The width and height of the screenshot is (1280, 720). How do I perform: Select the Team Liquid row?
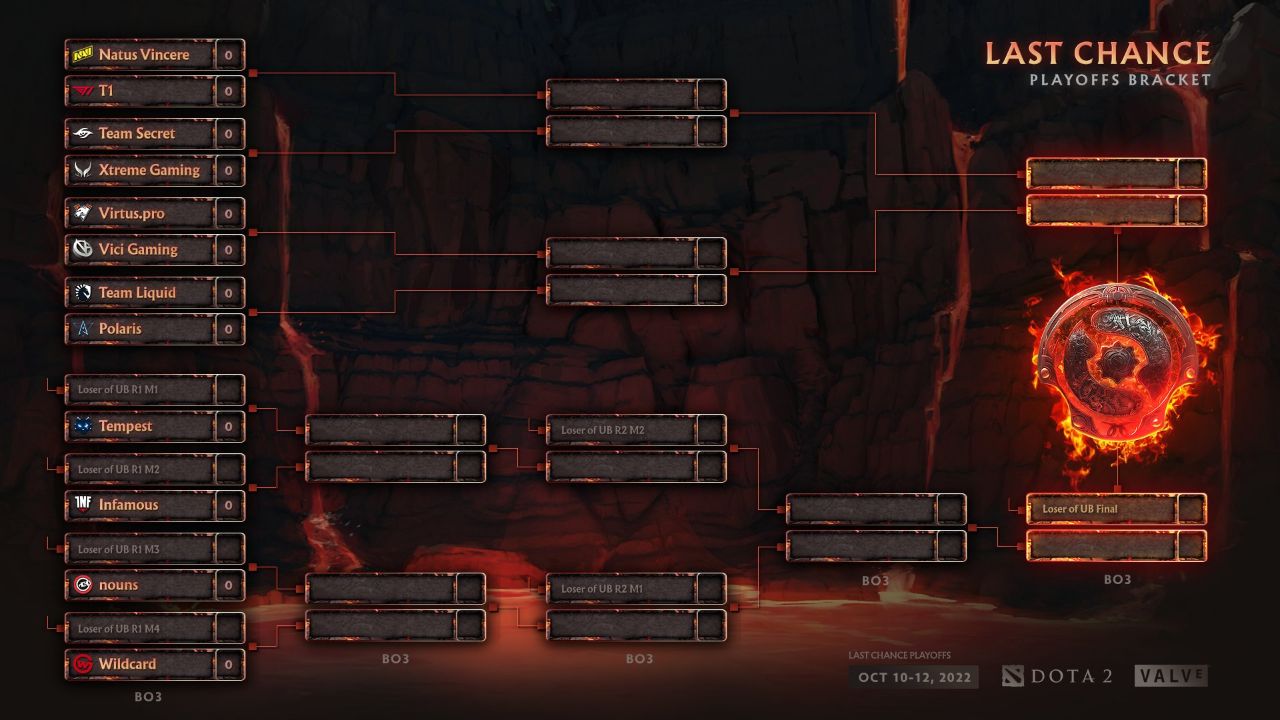coord(142,293)
